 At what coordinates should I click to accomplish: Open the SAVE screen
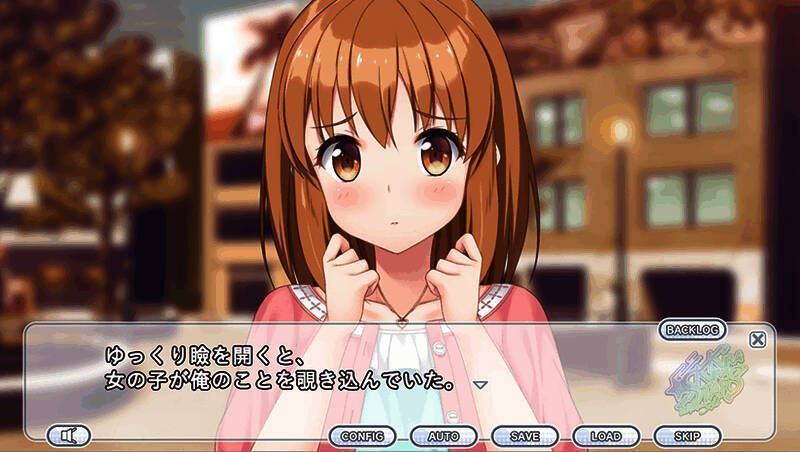click(x=524, y=436)
